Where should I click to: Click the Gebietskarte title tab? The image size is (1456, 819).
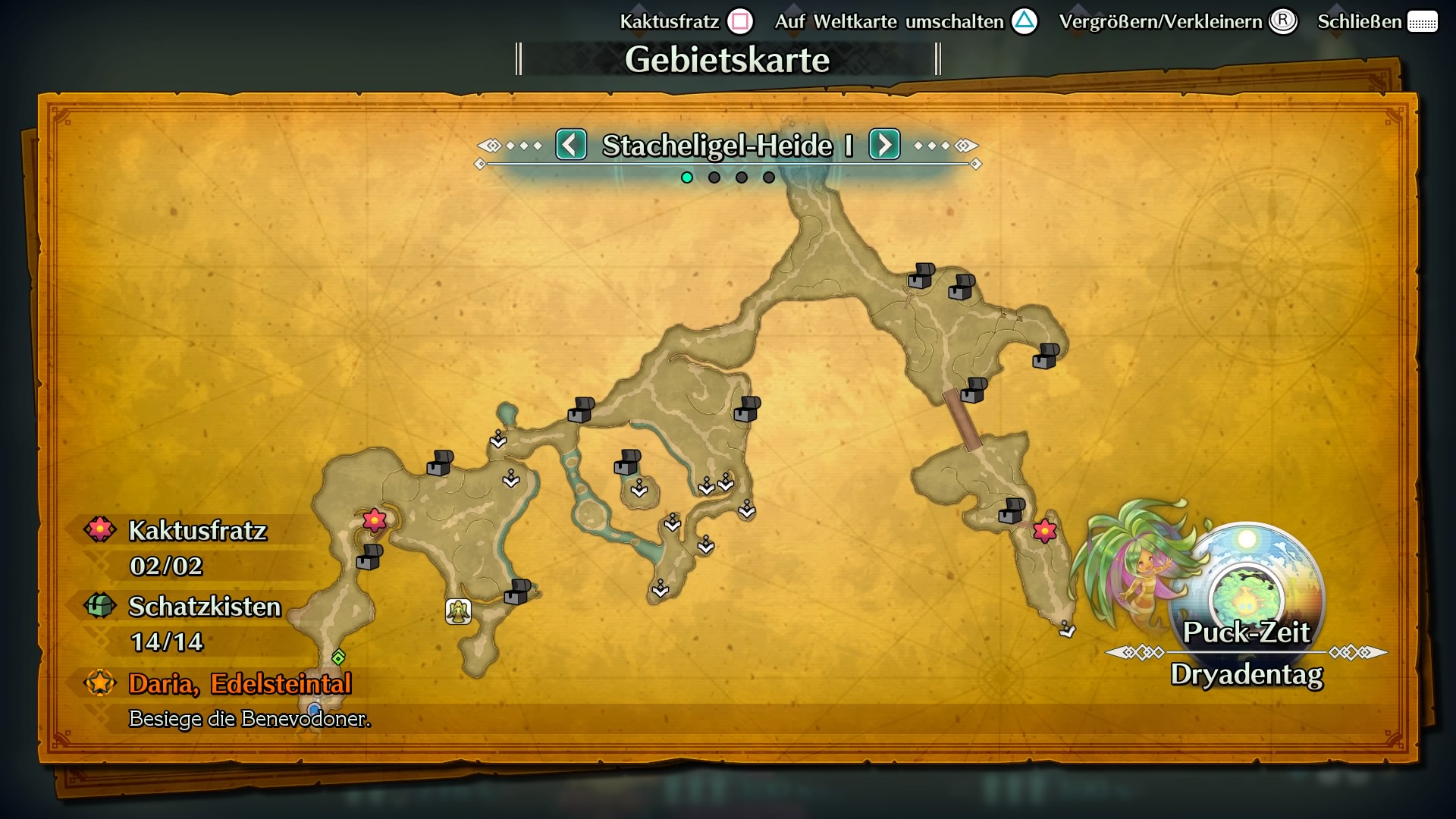tap(727, 58)
